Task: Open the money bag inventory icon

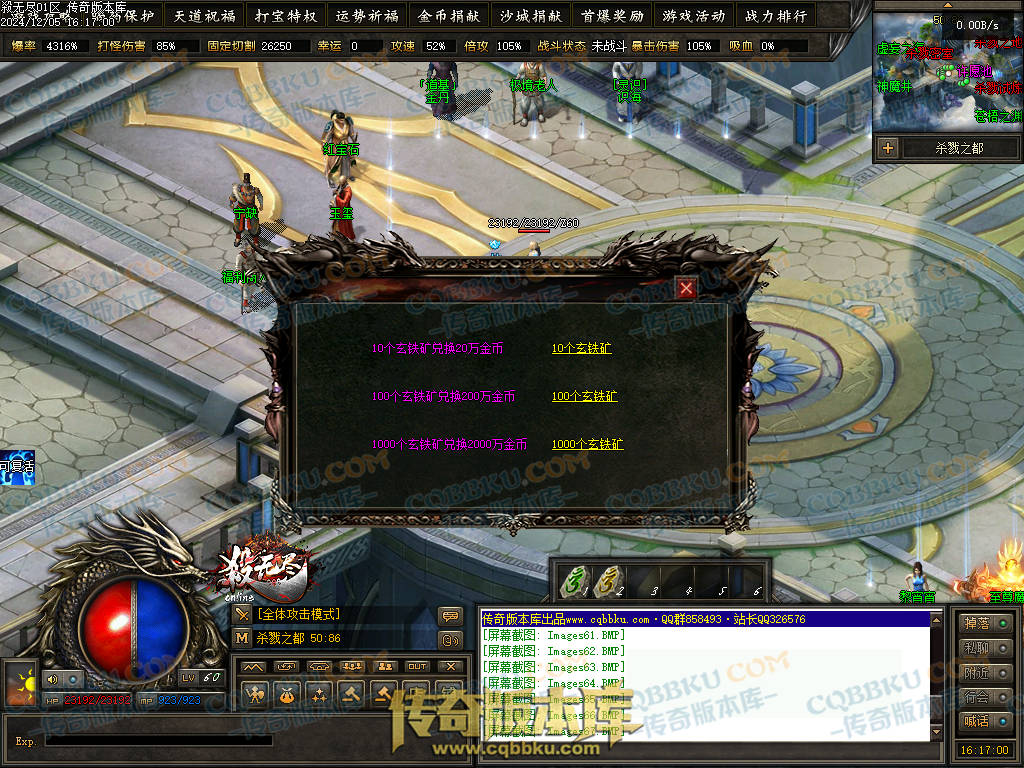Action: point(287,693)
